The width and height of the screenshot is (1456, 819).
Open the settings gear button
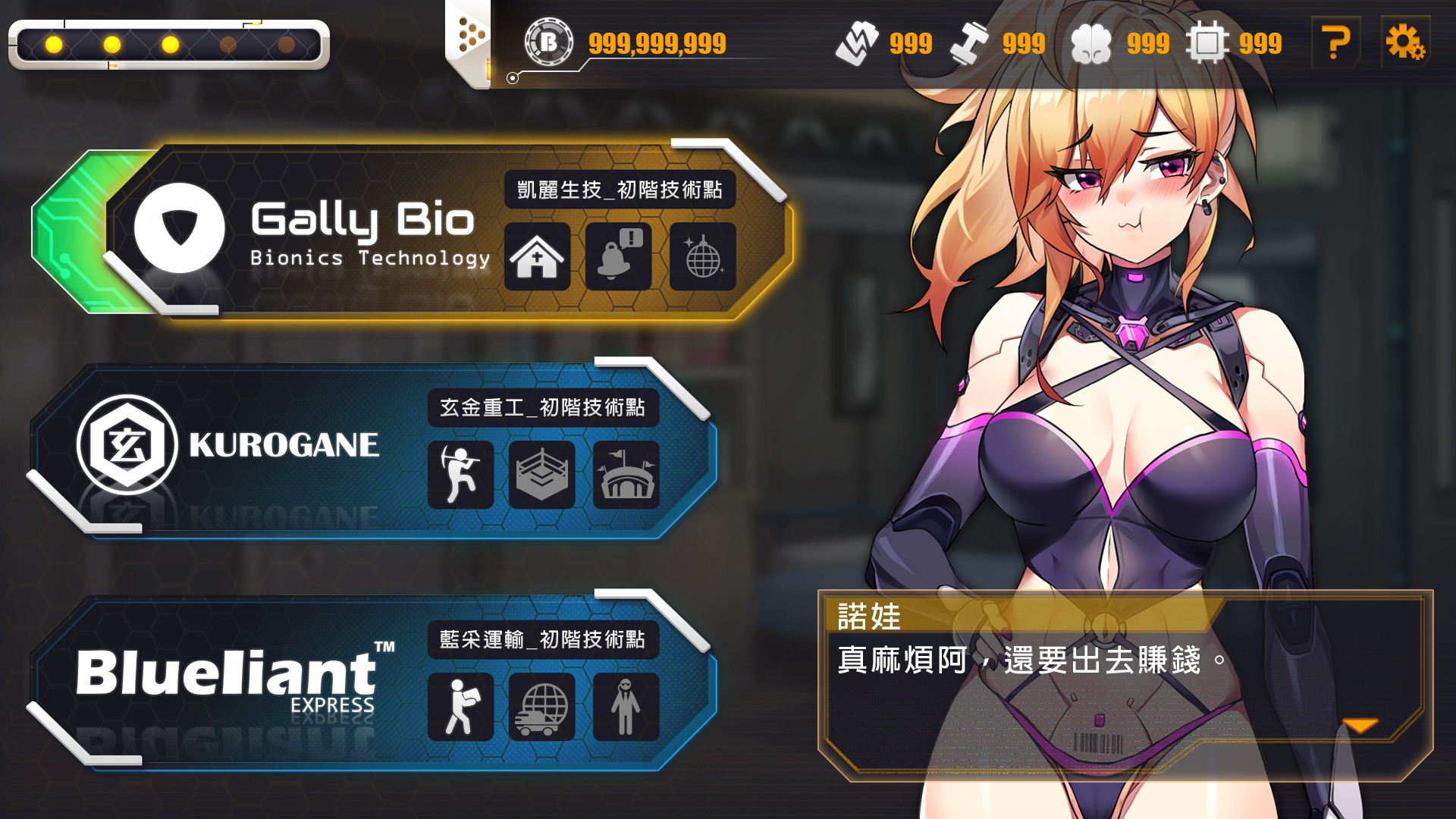(1407, 43)
